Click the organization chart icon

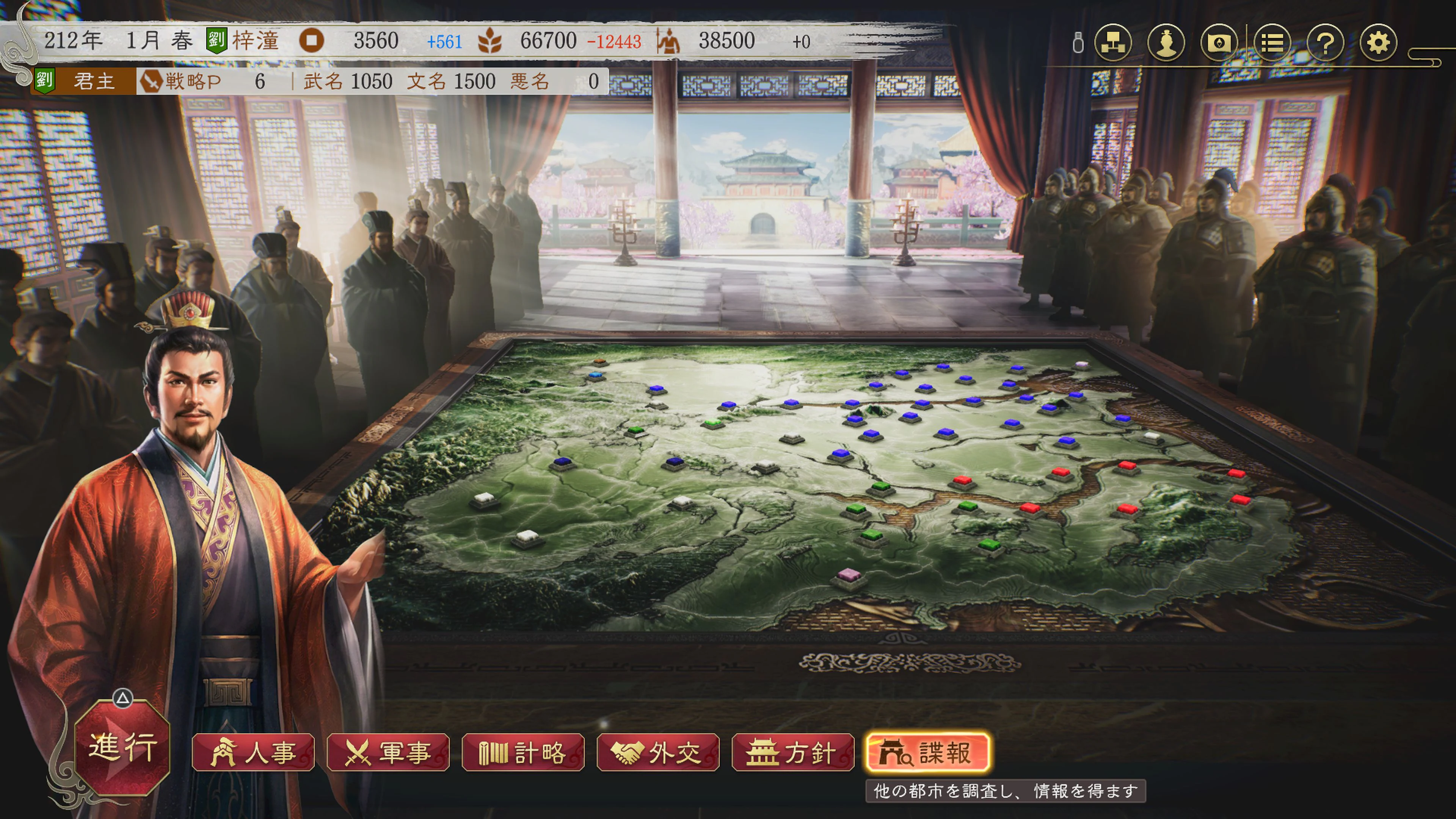coord(1113,42)
